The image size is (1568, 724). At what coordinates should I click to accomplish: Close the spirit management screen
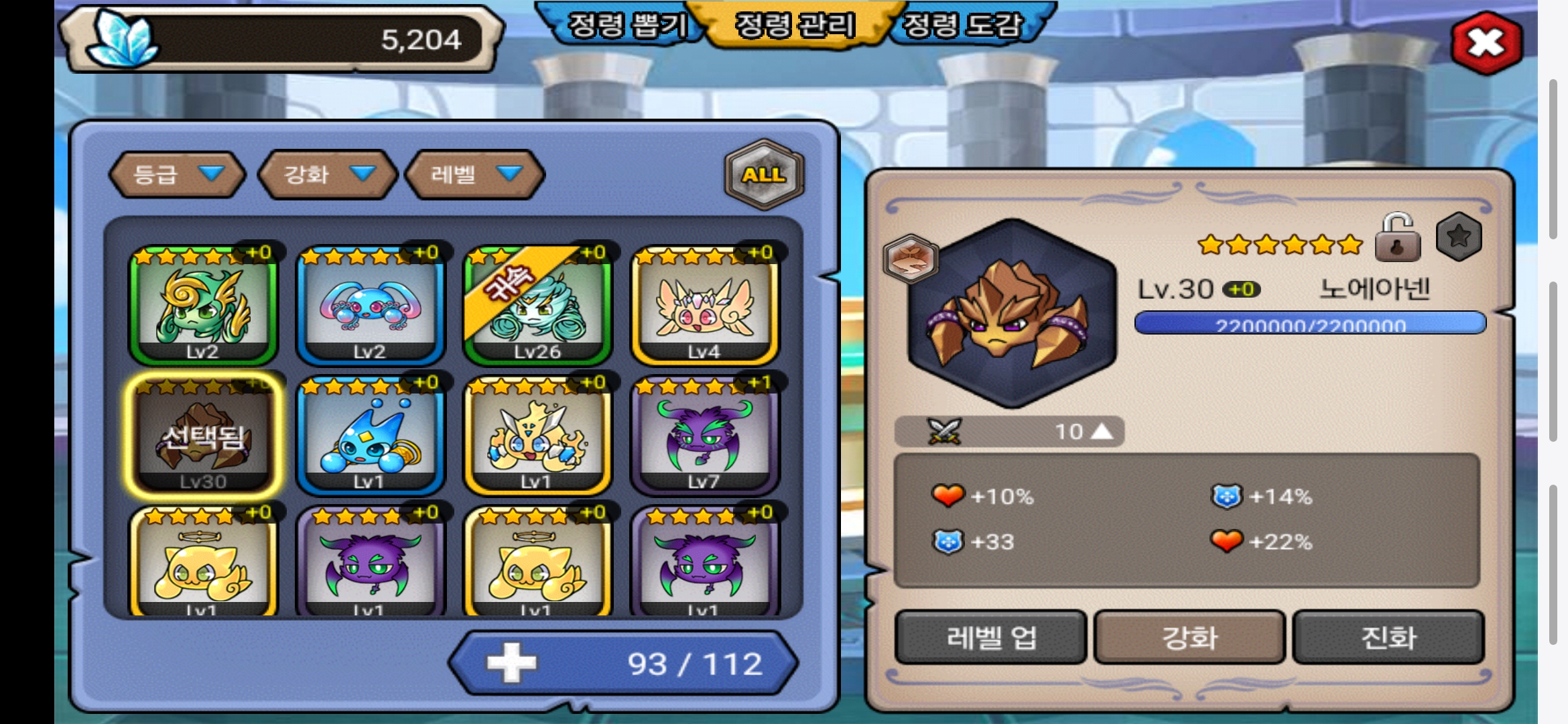pos(1486,44)
